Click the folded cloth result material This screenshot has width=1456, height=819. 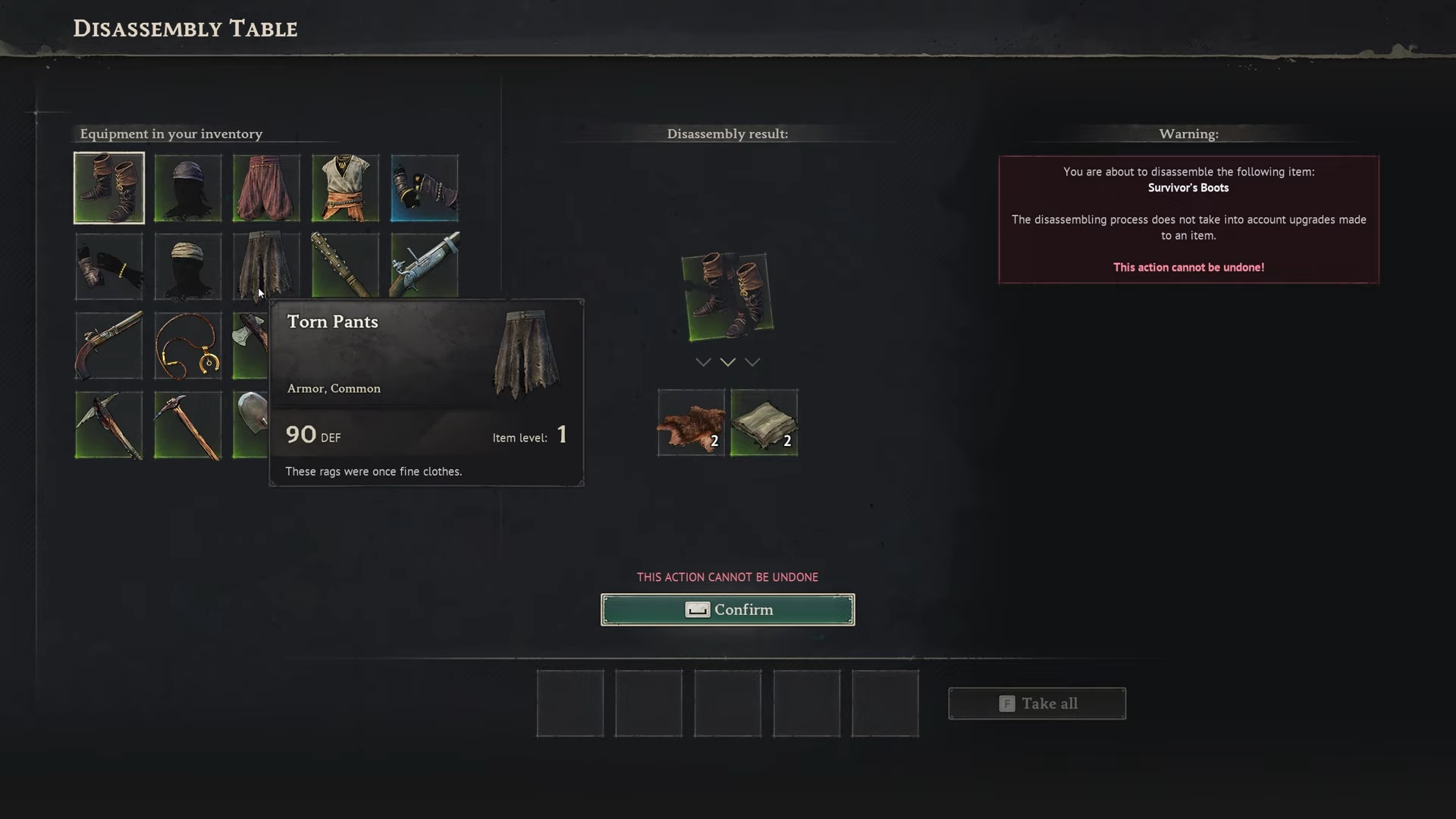tap(764, 423)
